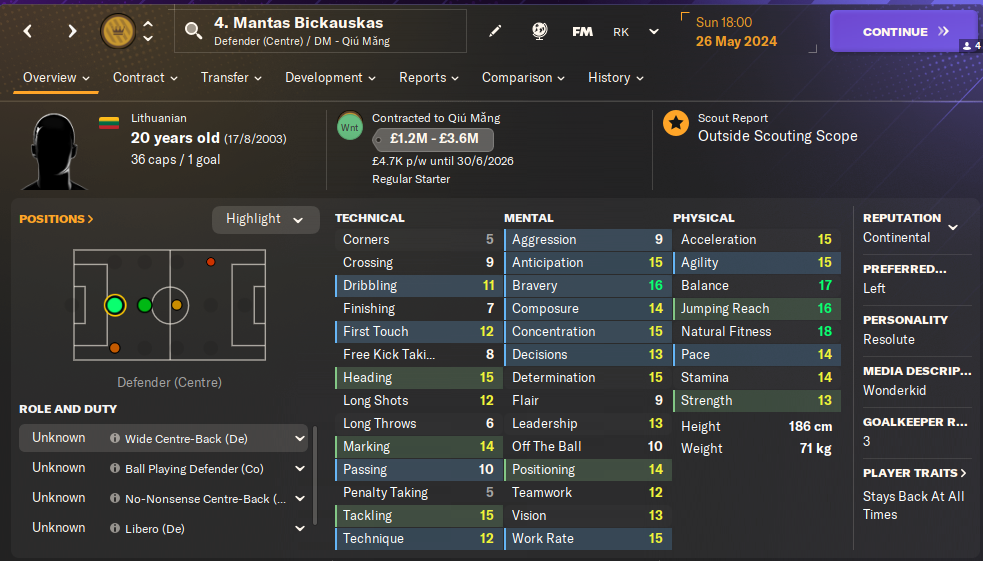Screen dimensions: 983x561
Task: Open the Contract tab menu
Action: (x=145, y=78)
